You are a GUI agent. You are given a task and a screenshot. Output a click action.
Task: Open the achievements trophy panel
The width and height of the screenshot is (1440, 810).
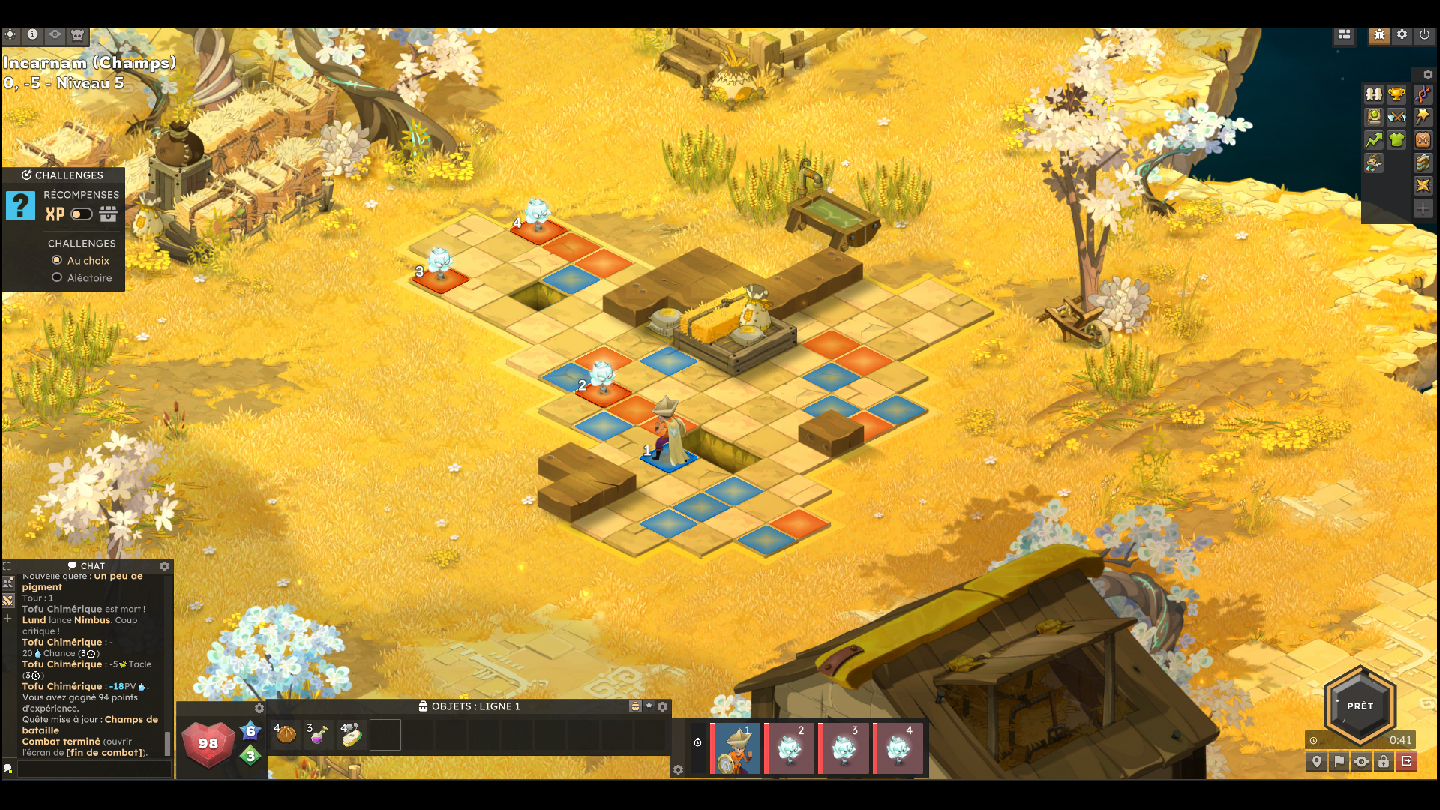(x=1396, y=94)
